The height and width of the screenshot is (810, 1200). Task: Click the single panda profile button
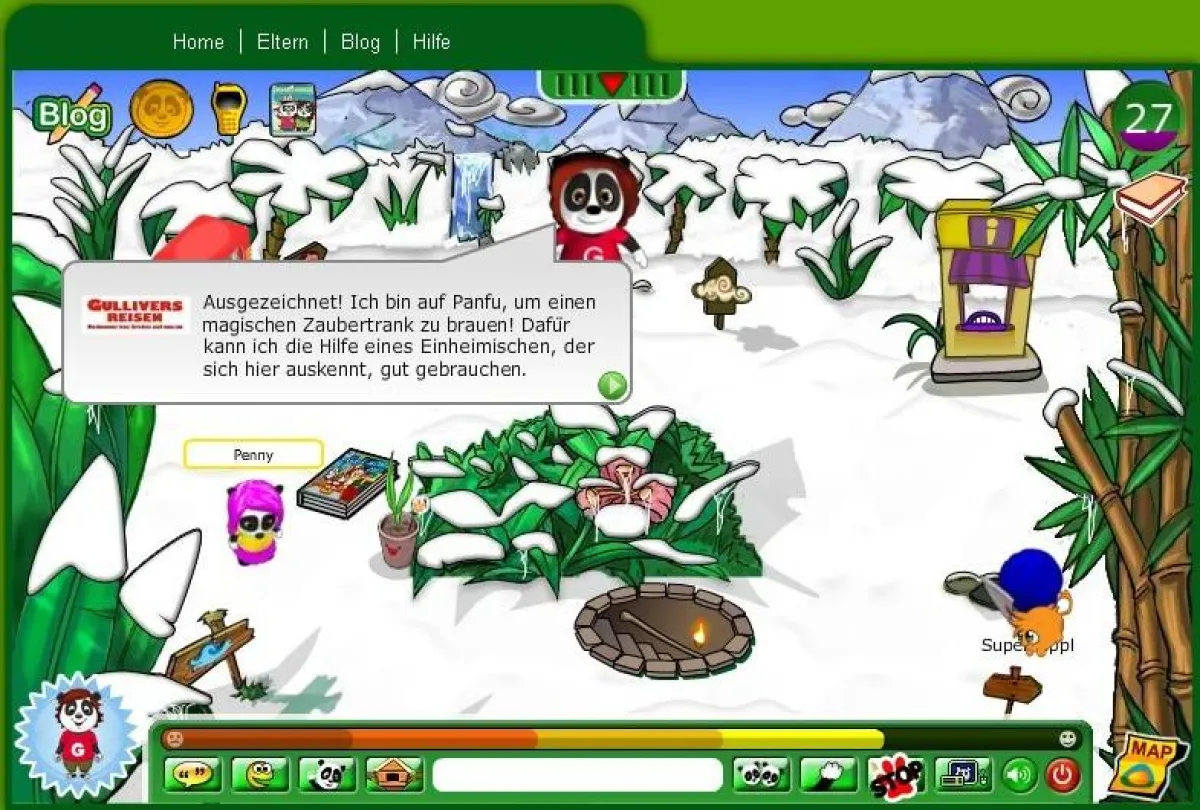[327, 774]
